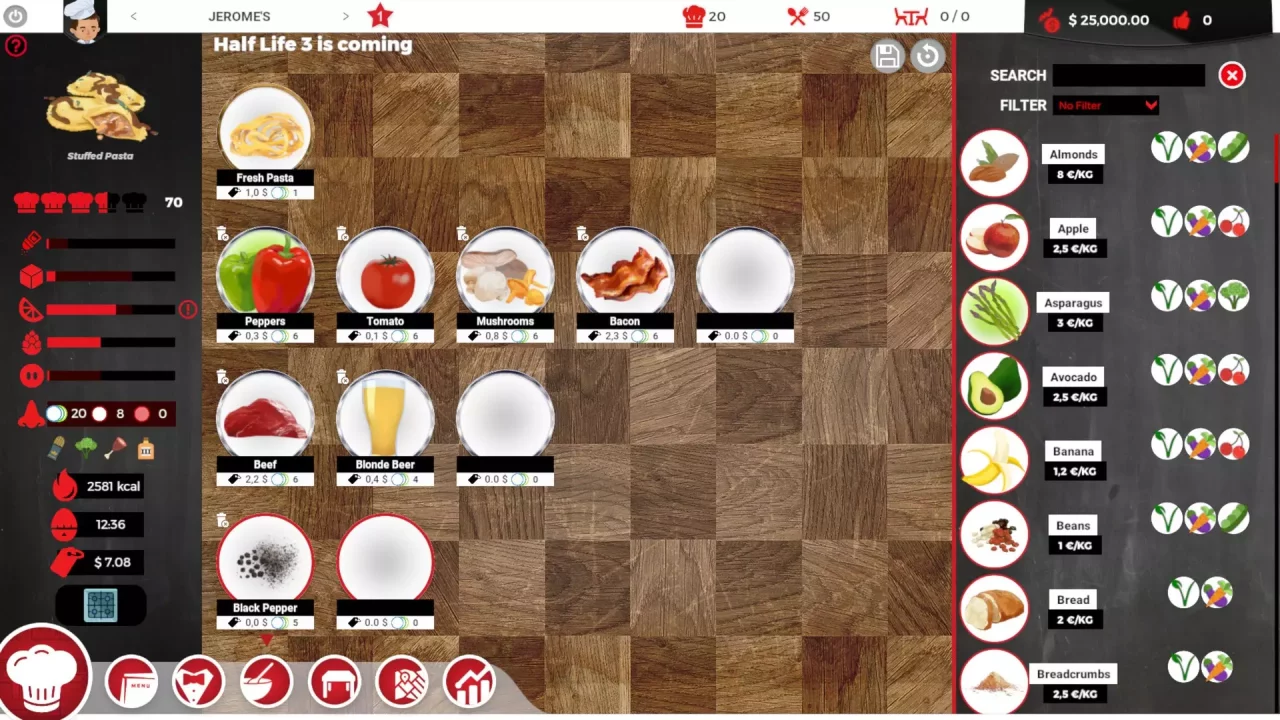Click the Search text field
Image resolution: width=1280 pixels, height=720 pixels.
(x=1128, y=75)
